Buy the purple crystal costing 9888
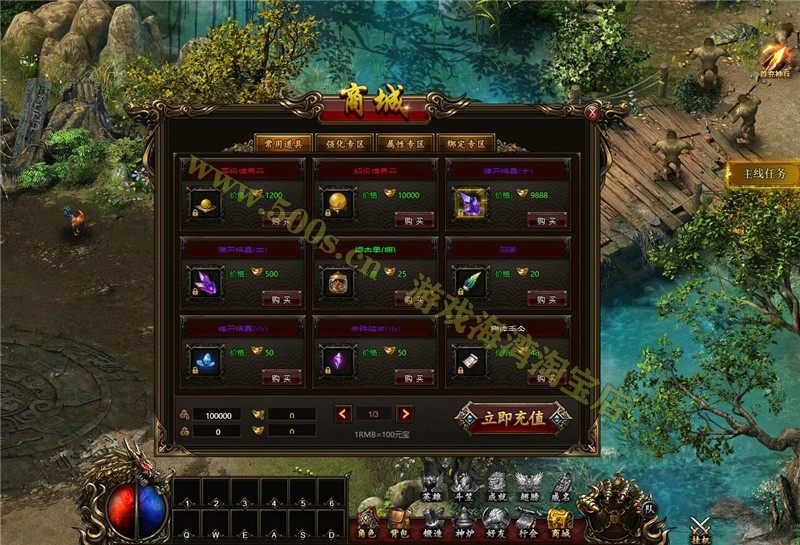 [x=547, y=220]
